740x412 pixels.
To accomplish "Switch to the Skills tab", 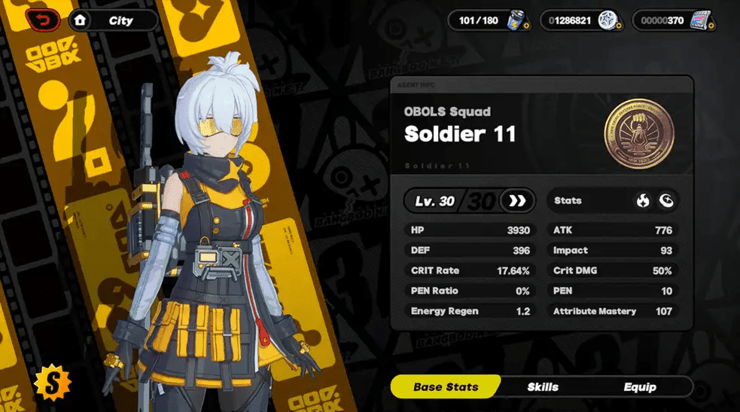I will pyautogui.click(x=543, y=387).
